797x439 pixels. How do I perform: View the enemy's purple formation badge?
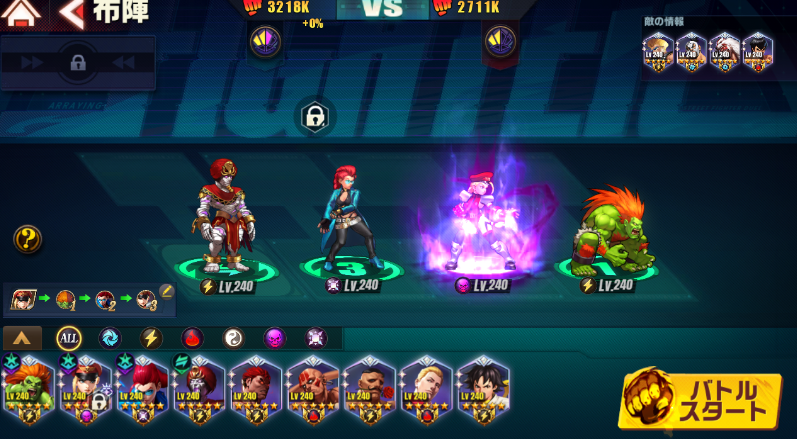point(499,42)
